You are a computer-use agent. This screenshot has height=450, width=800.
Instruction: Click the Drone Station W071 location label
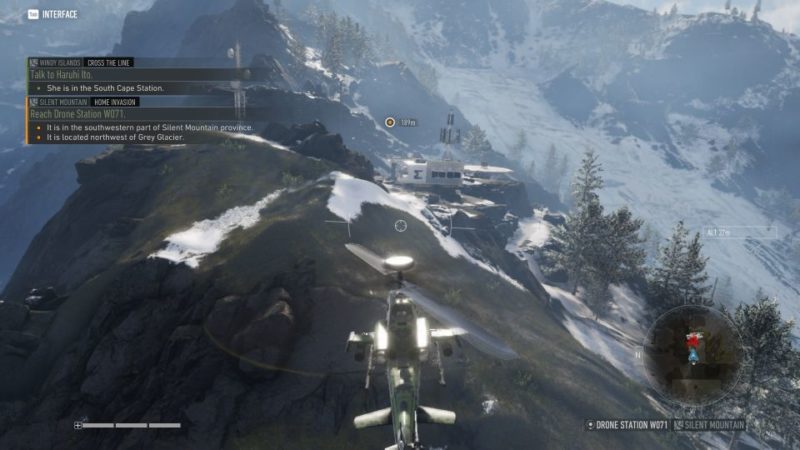coord(632,425)
